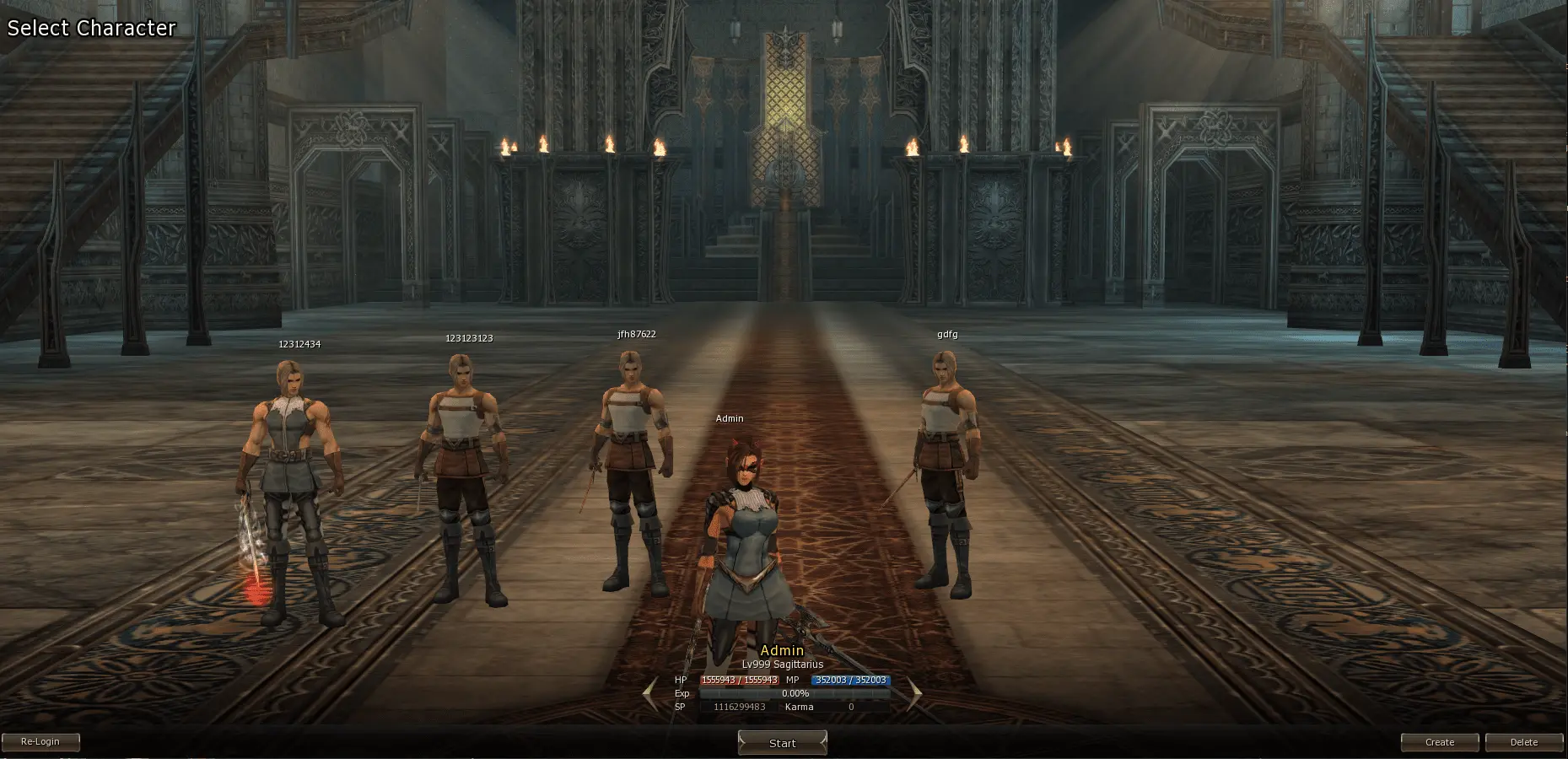Click the Re-Login button

coord(40,742)
